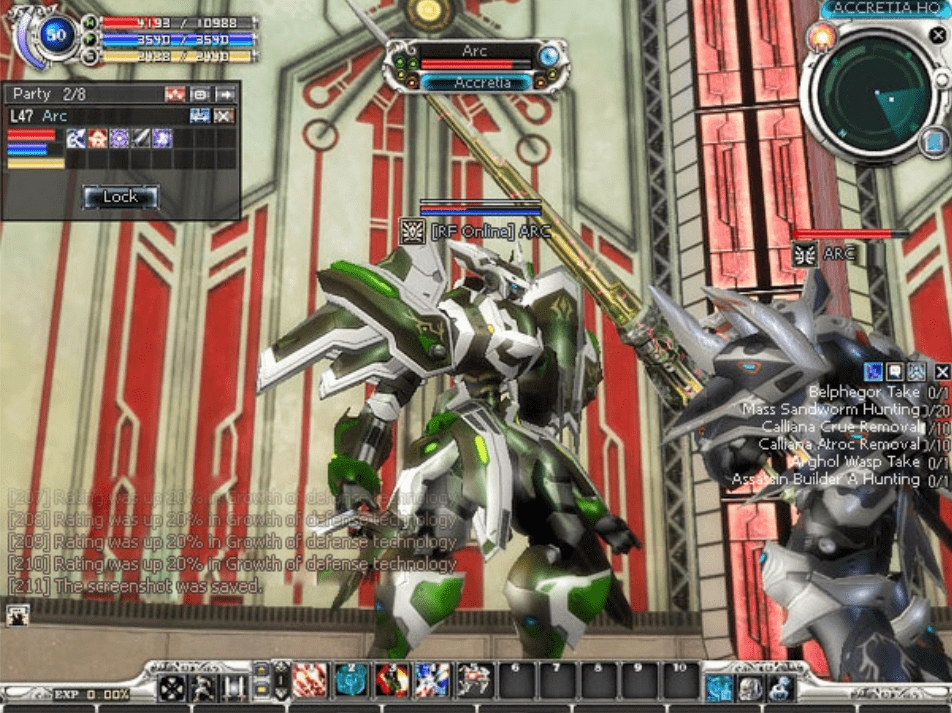952x713 pixels.
Task: Select the Calliana Crue Removal quest
Action: pyautogui.click(x=840, y=426)
